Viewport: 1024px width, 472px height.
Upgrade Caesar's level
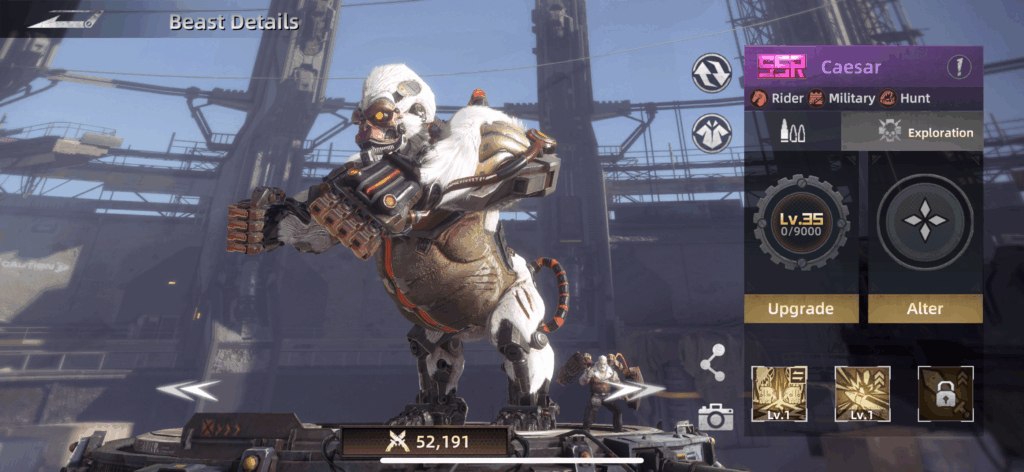tap(800, 309)
